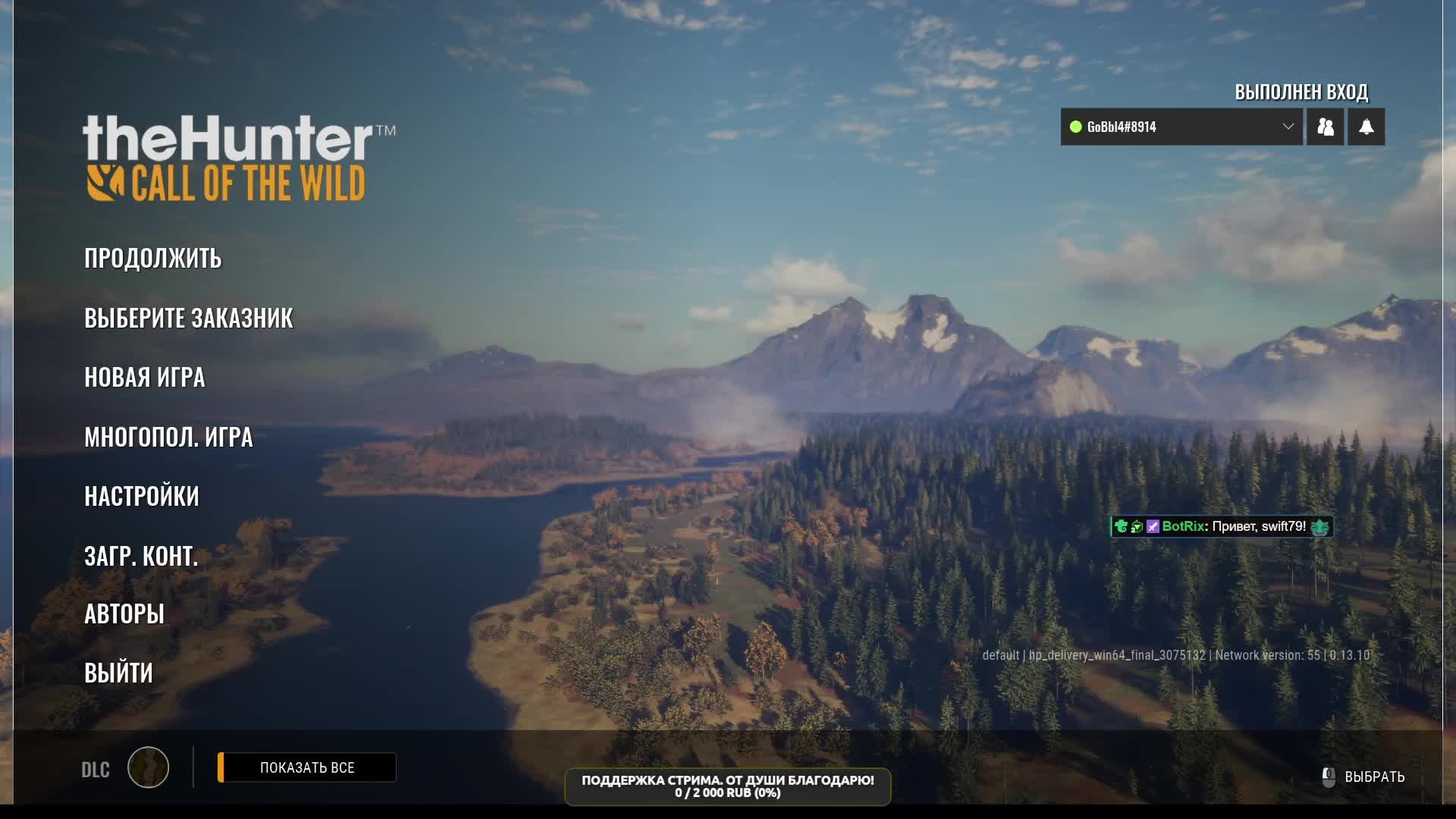Select ЗАГР. КОНТ. downloadable content entry

pos(140,557)
